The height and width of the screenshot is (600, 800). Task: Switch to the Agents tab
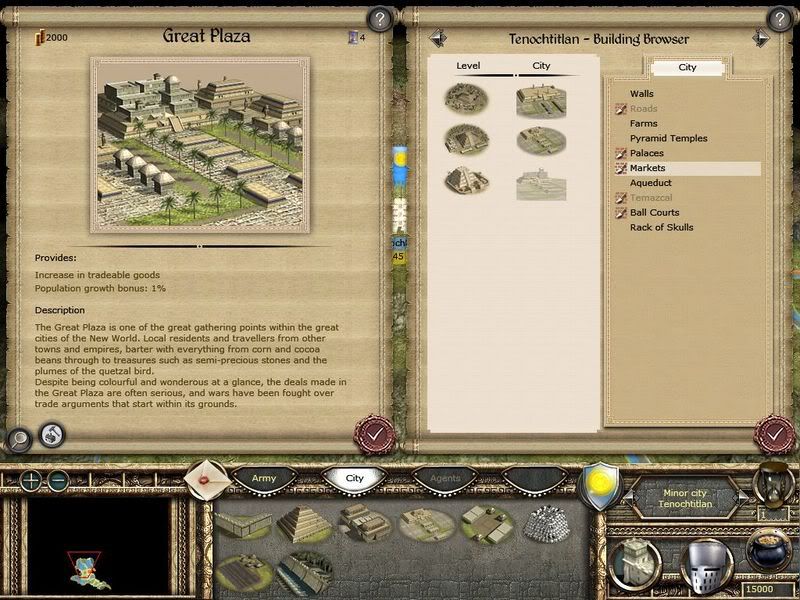pos(445,479)
